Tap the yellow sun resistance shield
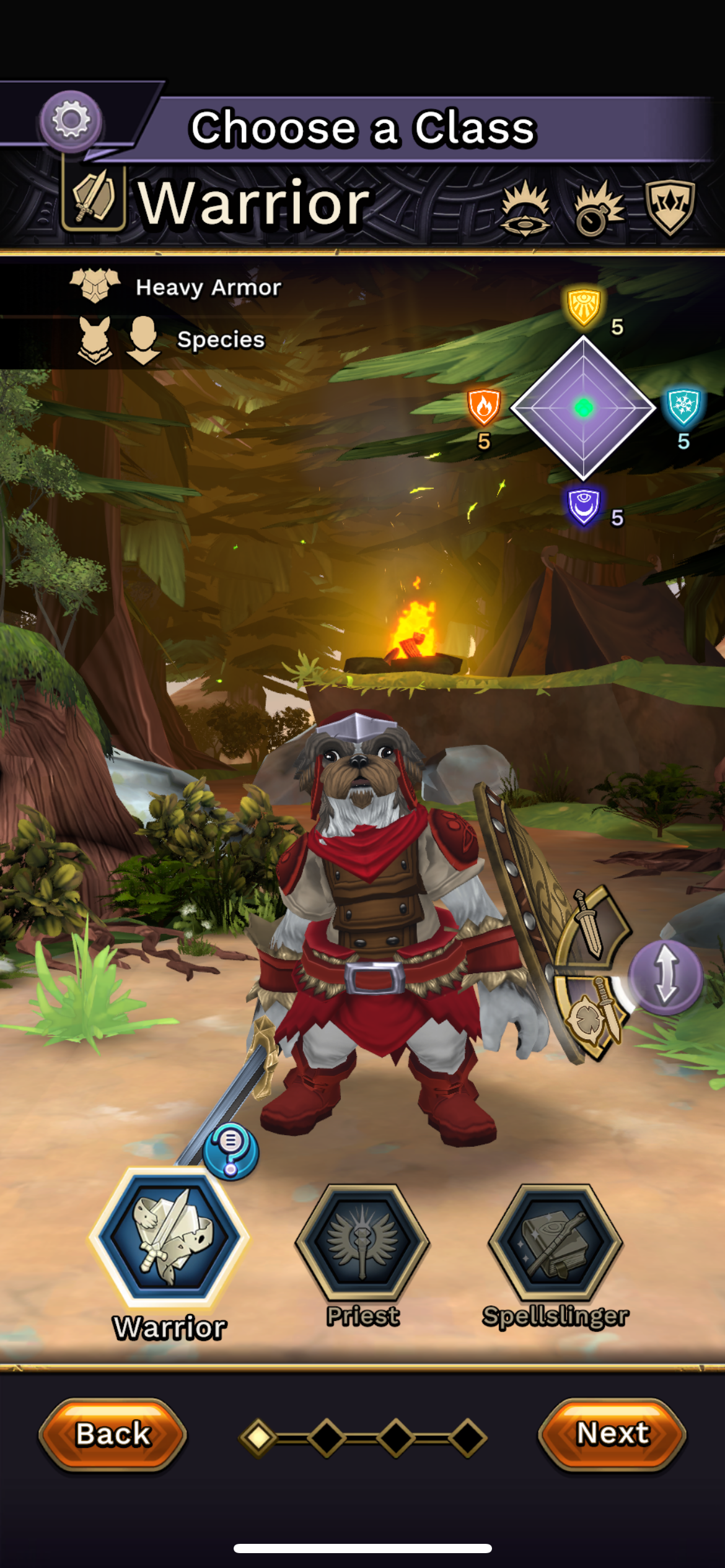This screenshot has height=1568, width=725. [583, 306]
